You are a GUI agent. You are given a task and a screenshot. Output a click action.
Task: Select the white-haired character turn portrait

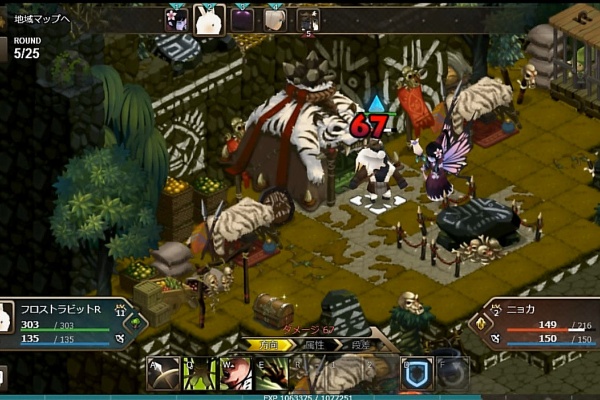(x=275, y=19)
